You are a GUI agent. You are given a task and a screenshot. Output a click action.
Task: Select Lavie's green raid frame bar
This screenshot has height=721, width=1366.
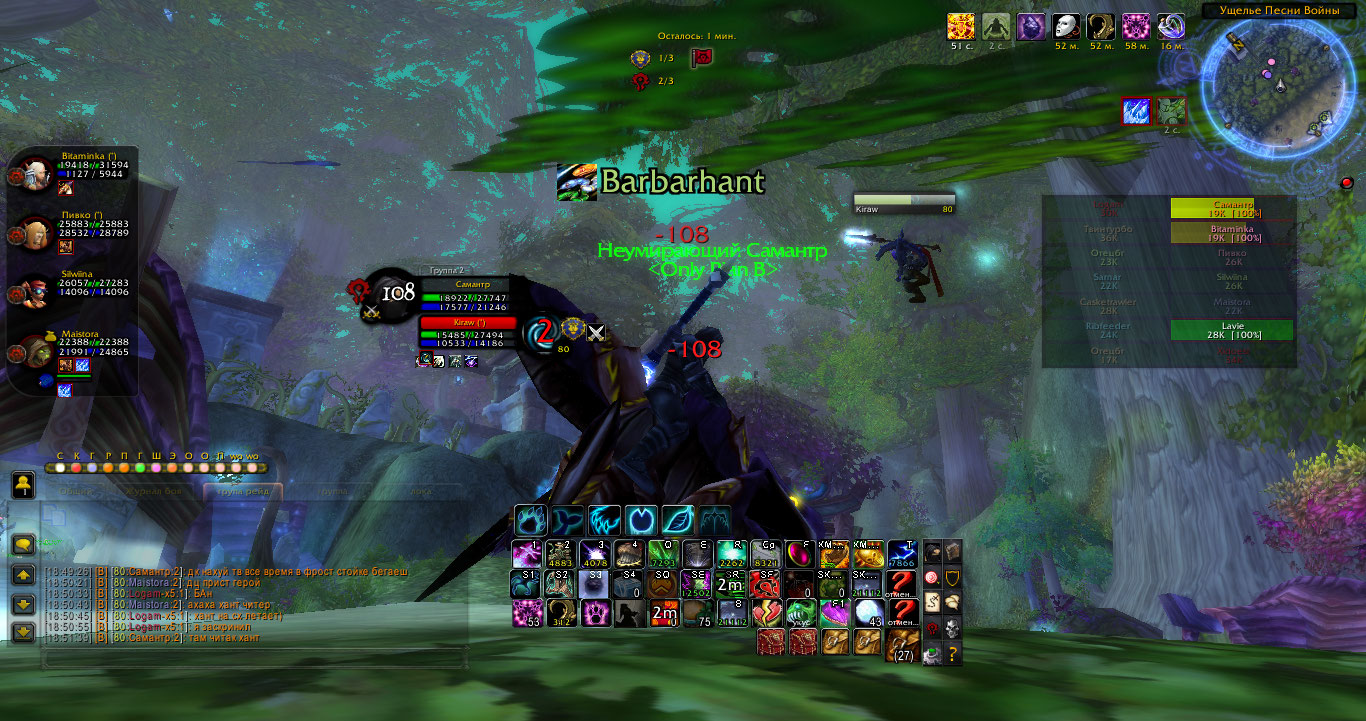point(1232,330)
